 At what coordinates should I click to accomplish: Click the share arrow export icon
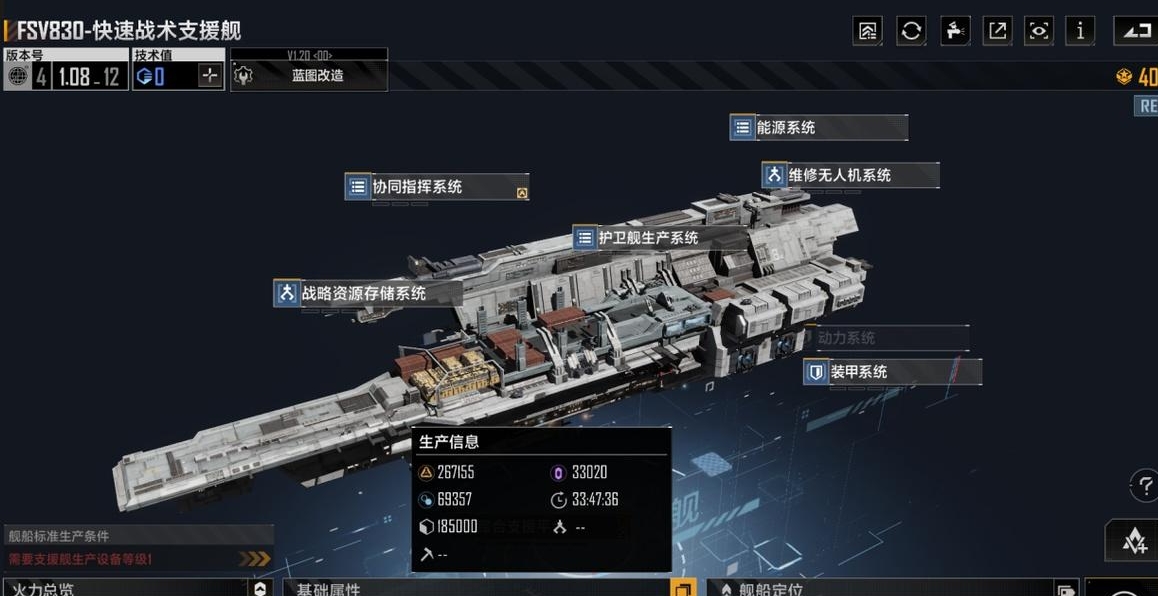click(x=997, y=31)
